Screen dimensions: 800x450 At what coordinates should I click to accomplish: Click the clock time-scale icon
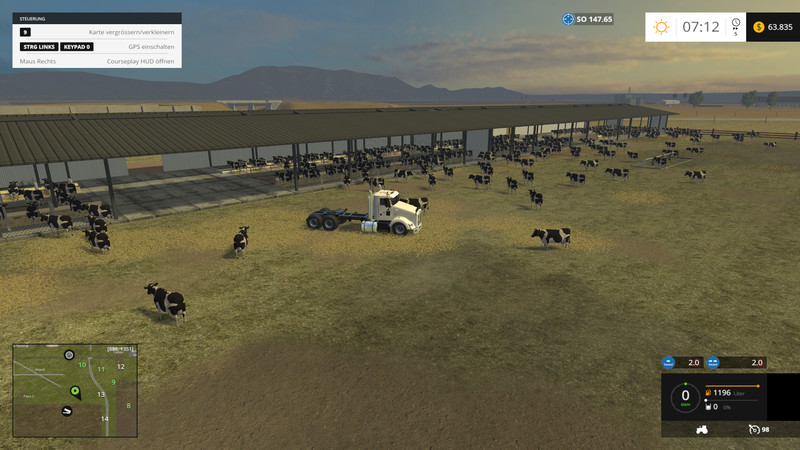point(736,24)
